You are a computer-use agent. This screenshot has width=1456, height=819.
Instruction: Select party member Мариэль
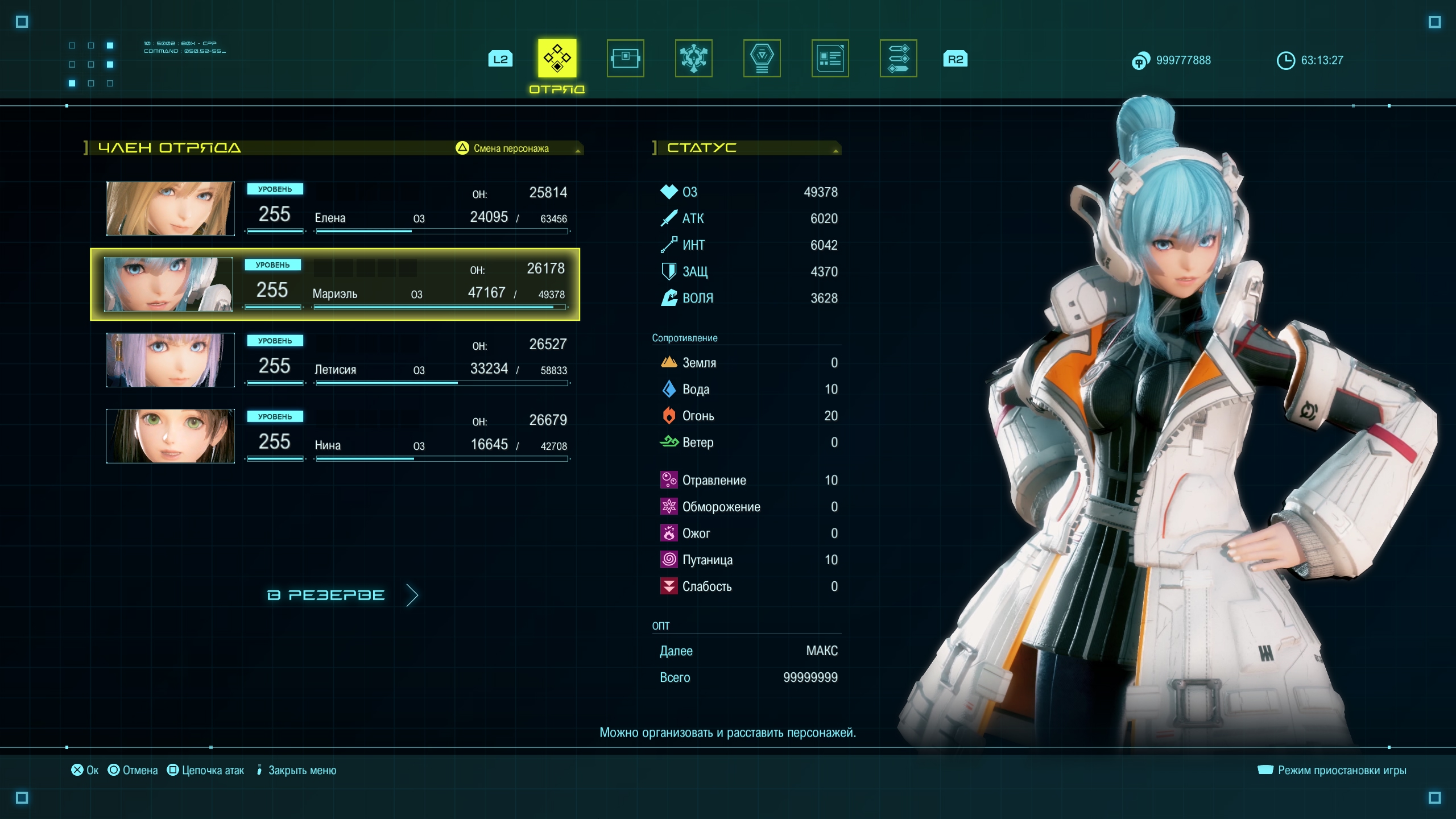398,284
